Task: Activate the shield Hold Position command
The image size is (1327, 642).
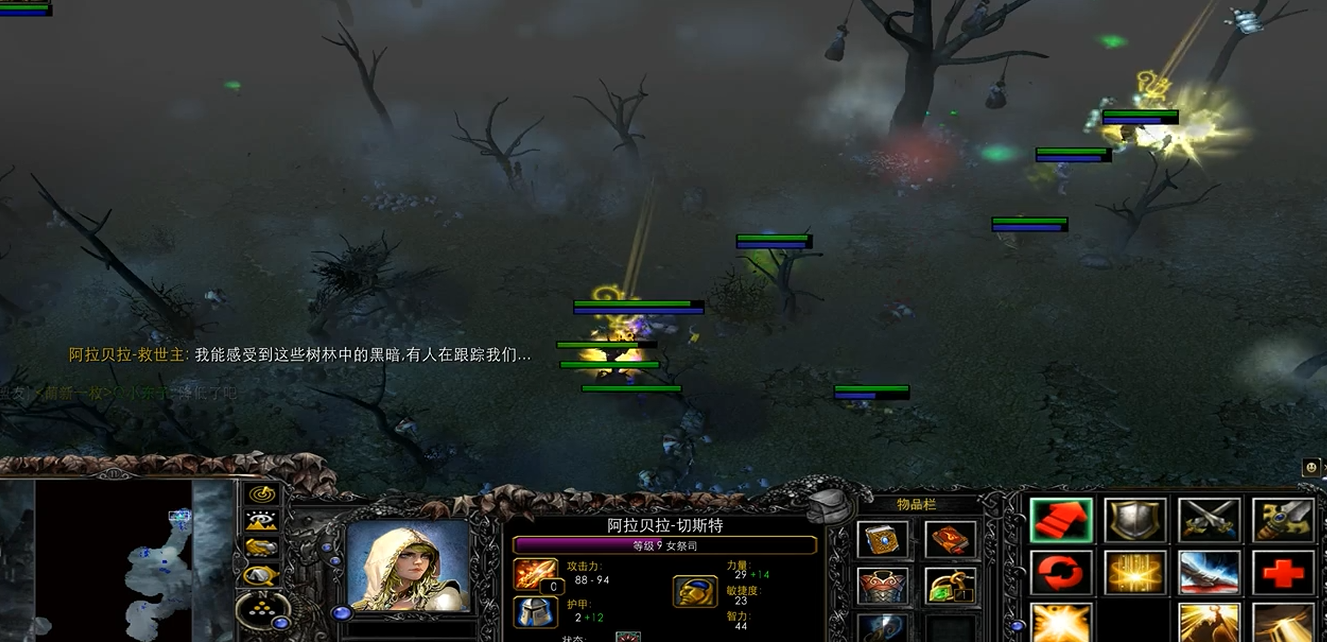Action: (1135, 520)
